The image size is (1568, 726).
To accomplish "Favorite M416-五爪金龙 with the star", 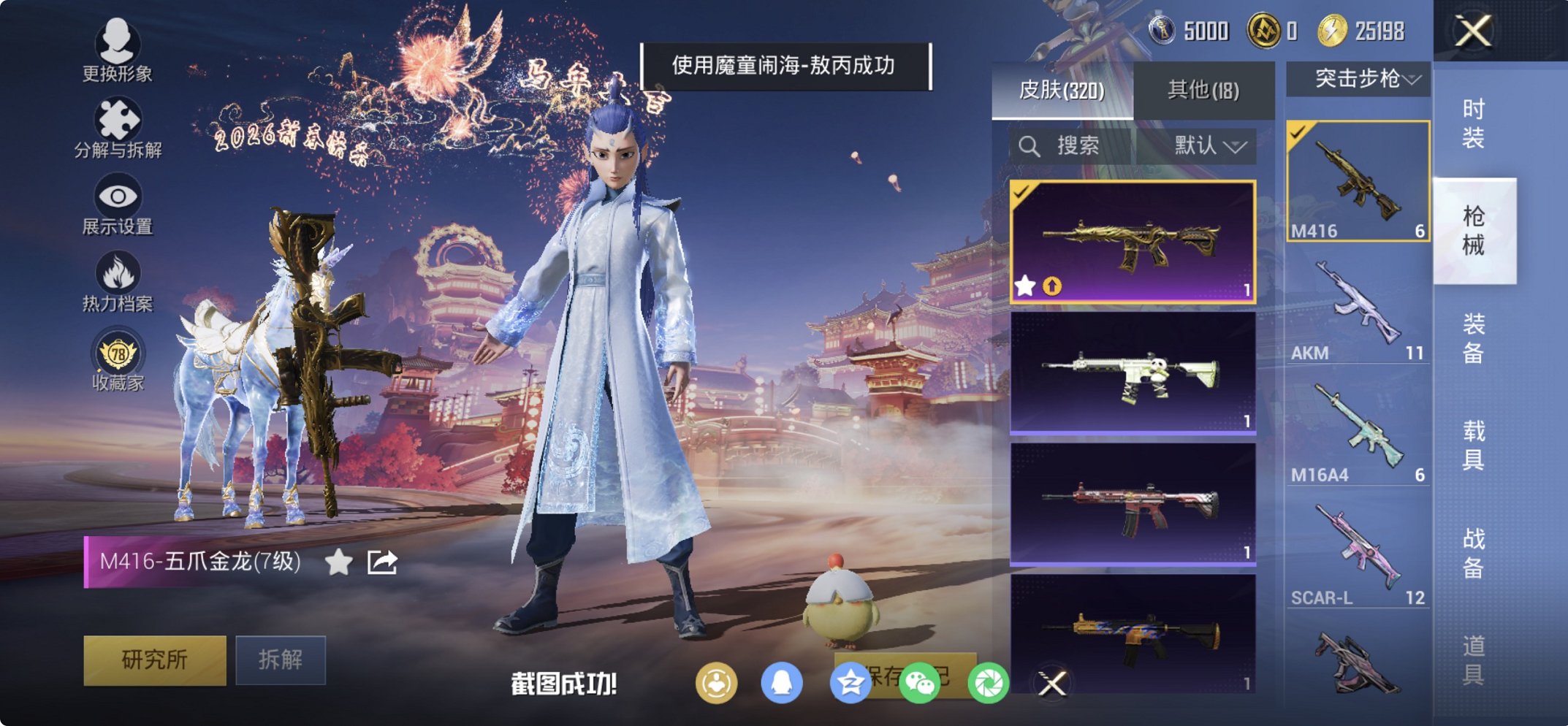I will 336,564.
